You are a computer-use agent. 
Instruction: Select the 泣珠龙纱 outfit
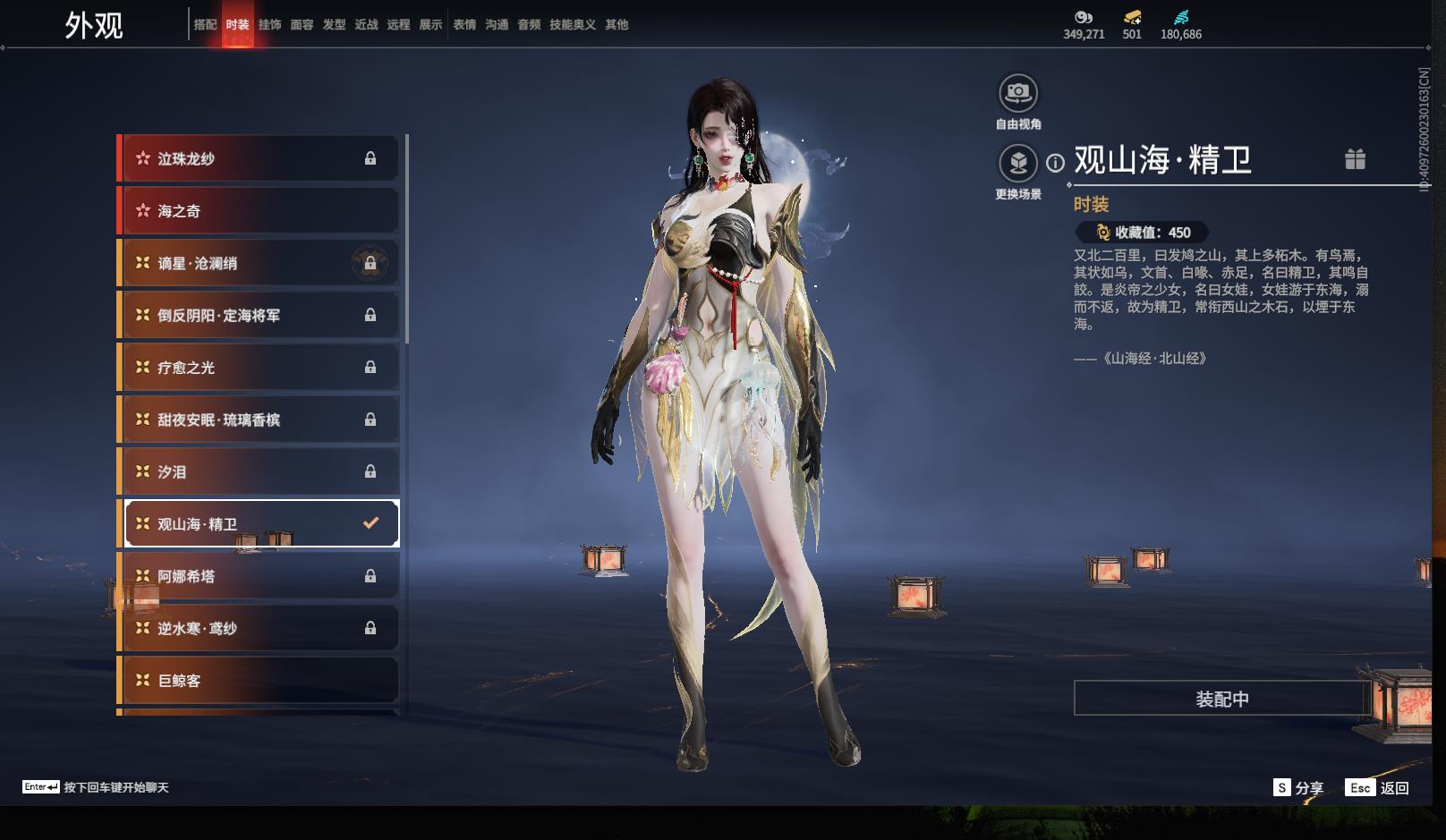tap(259, 159)
